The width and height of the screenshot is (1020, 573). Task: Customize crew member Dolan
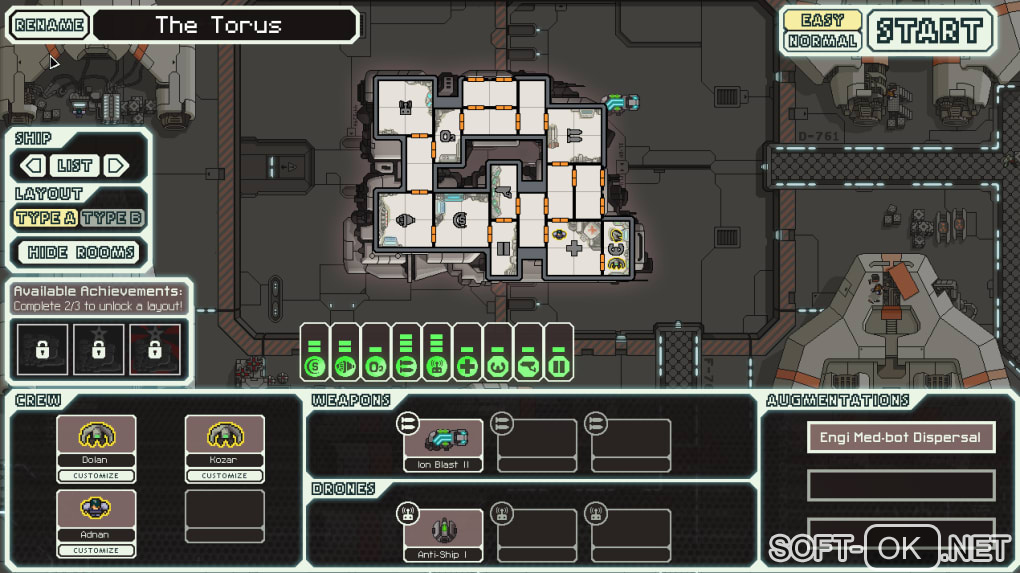click(x=96, y=476)
